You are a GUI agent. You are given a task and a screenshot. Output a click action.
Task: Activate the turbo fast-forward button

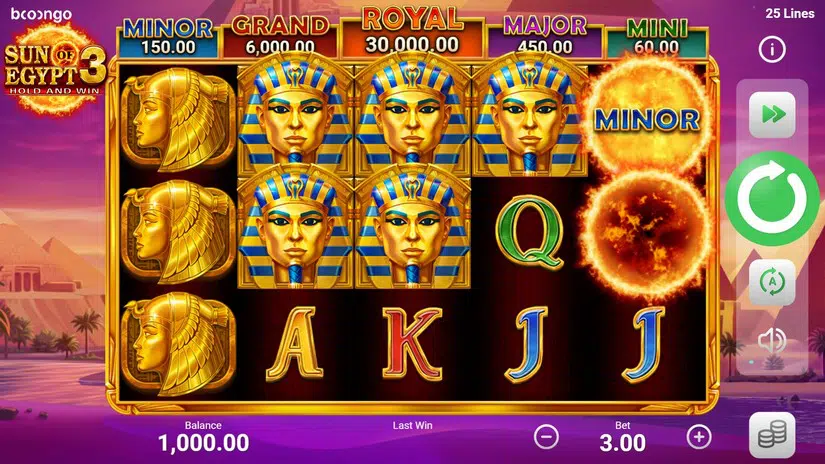click(x=772, y=114)
